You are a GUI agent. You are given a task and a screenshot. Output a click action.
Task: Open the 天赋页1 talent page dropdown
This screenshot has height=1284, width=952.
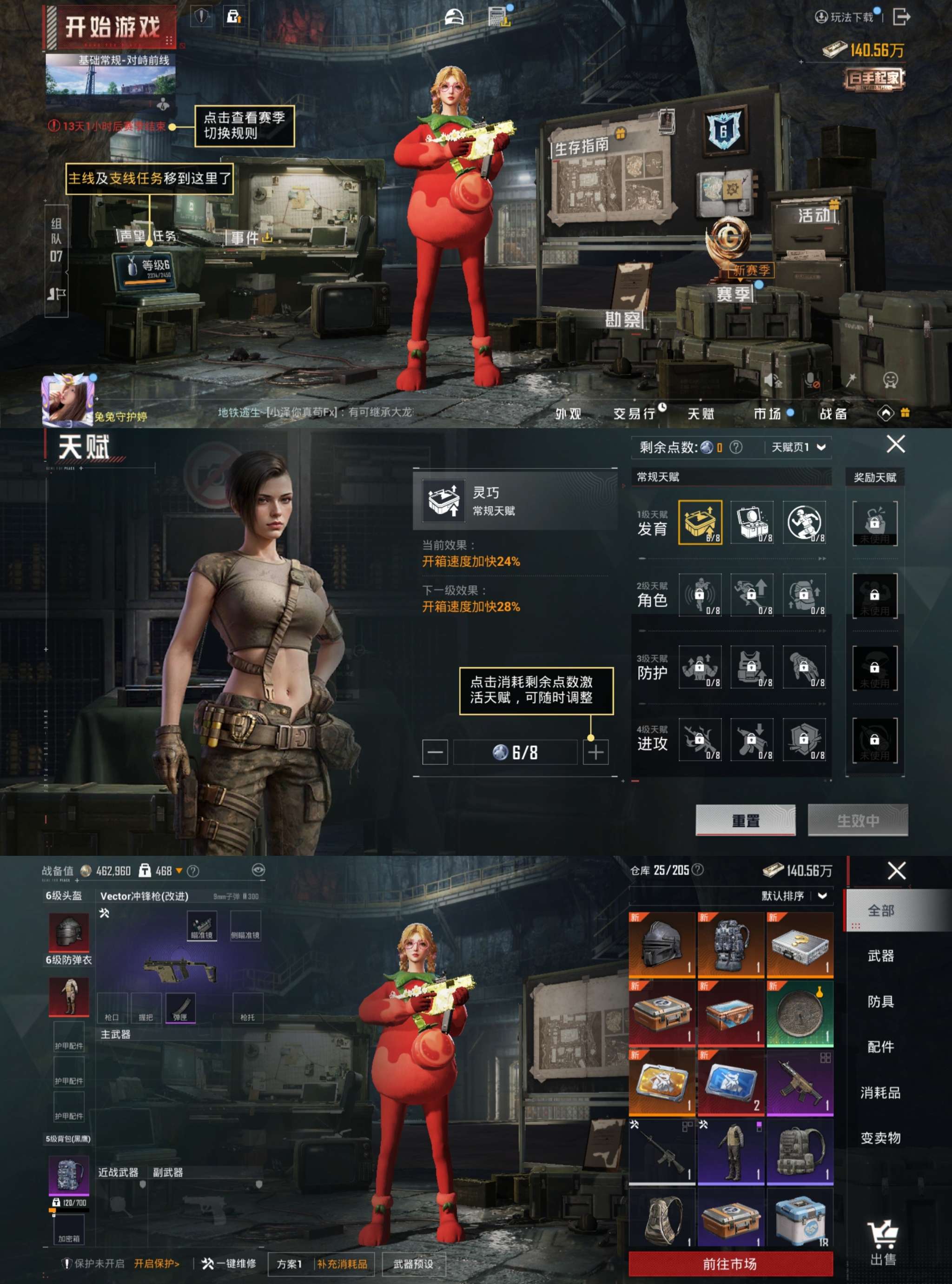(x=798, y=447)
